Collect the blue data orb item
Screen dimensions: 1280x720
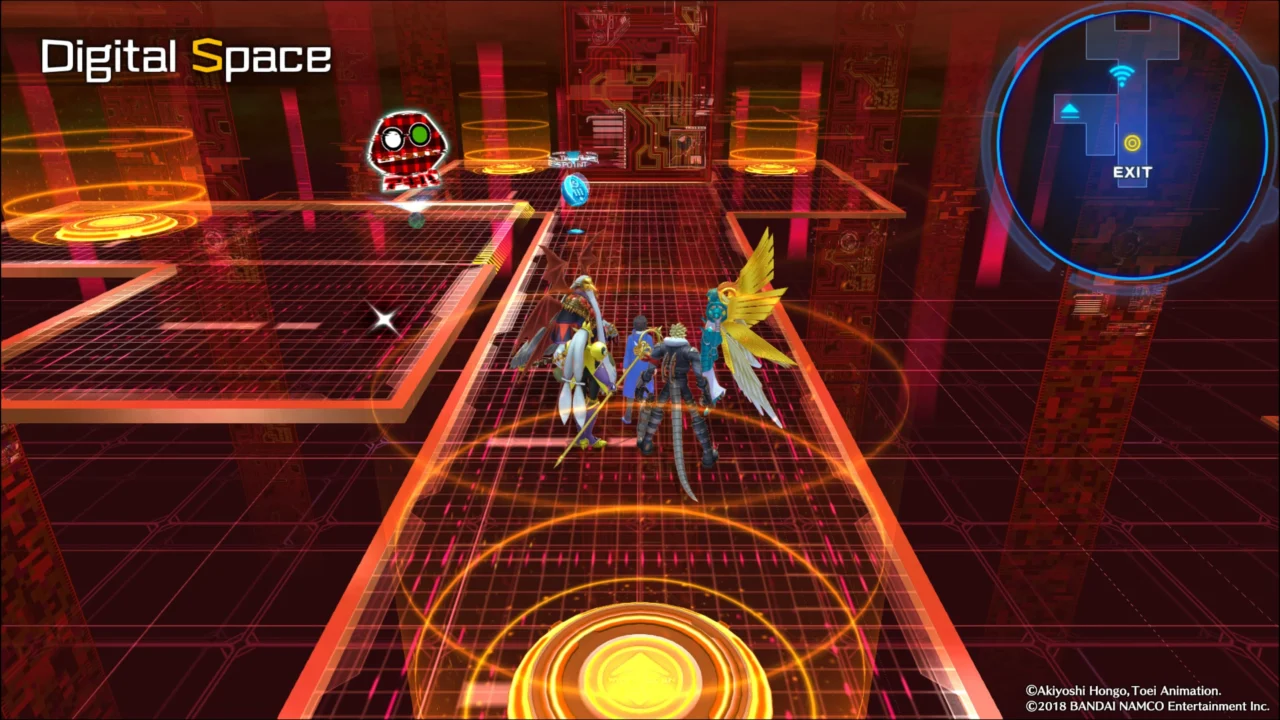point(576,190)
